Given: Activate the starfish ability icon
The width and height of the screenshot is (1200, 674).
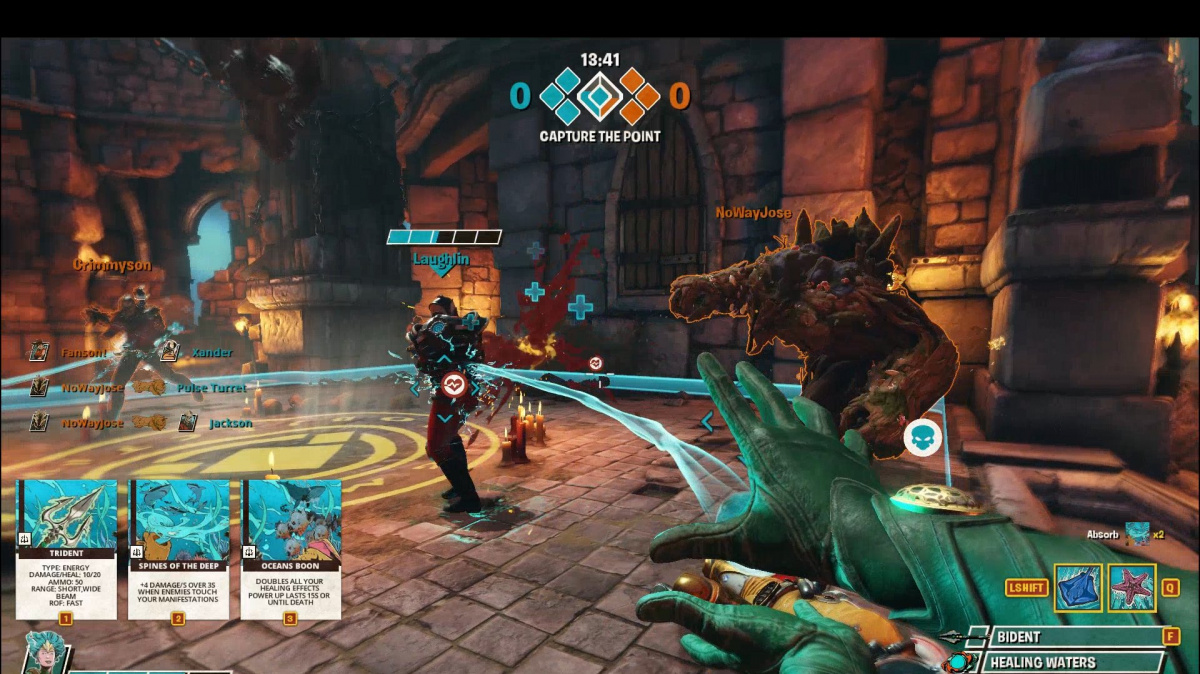Looking at the screenshot, I should (x=1132, y=588).
